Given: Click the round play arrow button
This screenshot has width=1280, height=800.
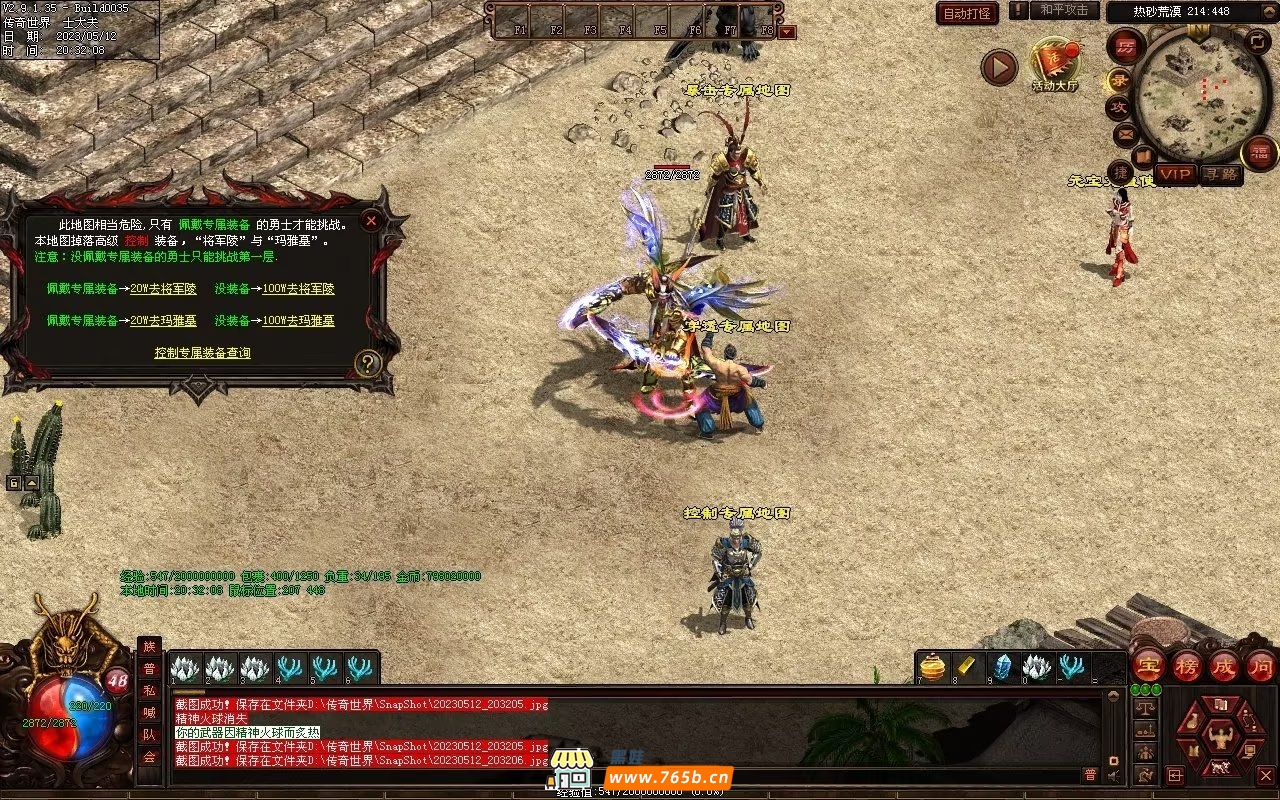Looking at the screenshot, I should point(998,67).
